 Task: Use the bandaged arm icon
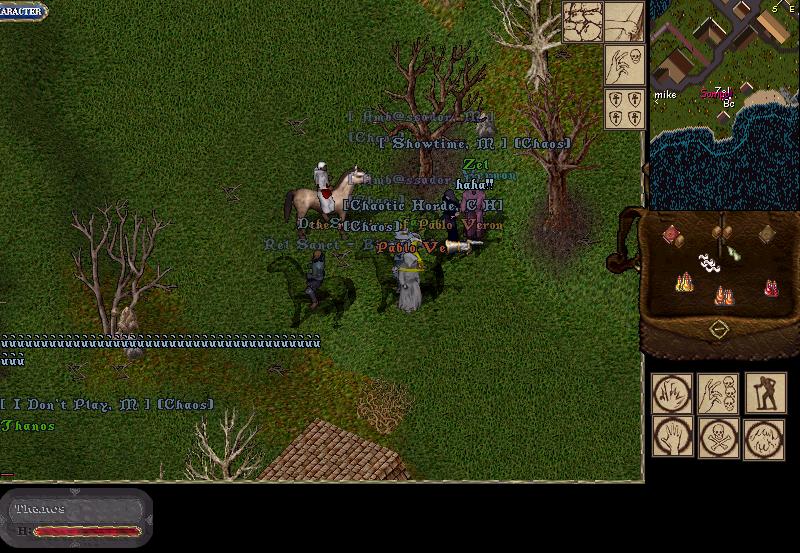click(x=624, y=21)
